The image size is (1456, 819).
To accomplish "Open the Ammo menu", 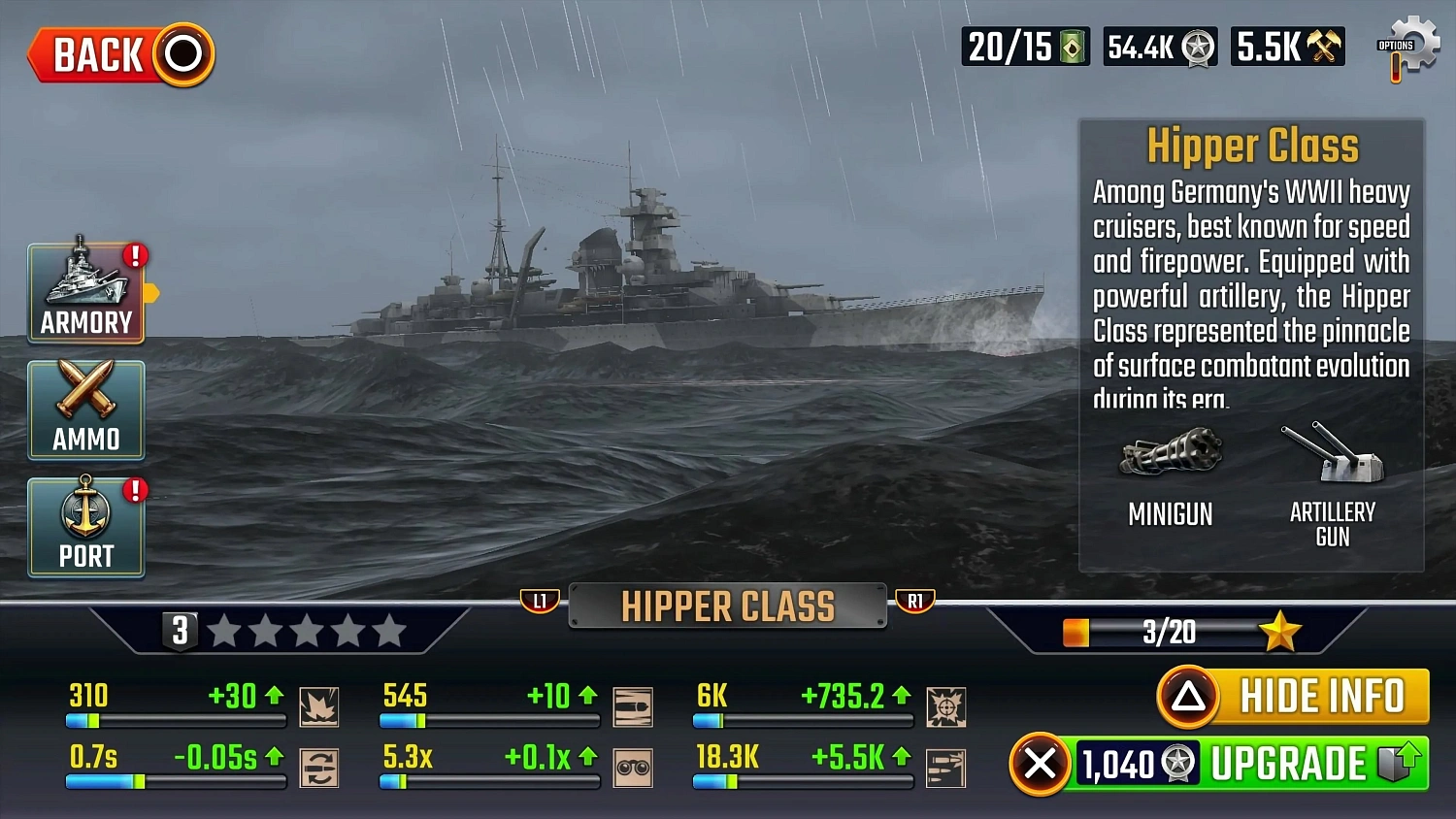I will (x=85, y=410).
